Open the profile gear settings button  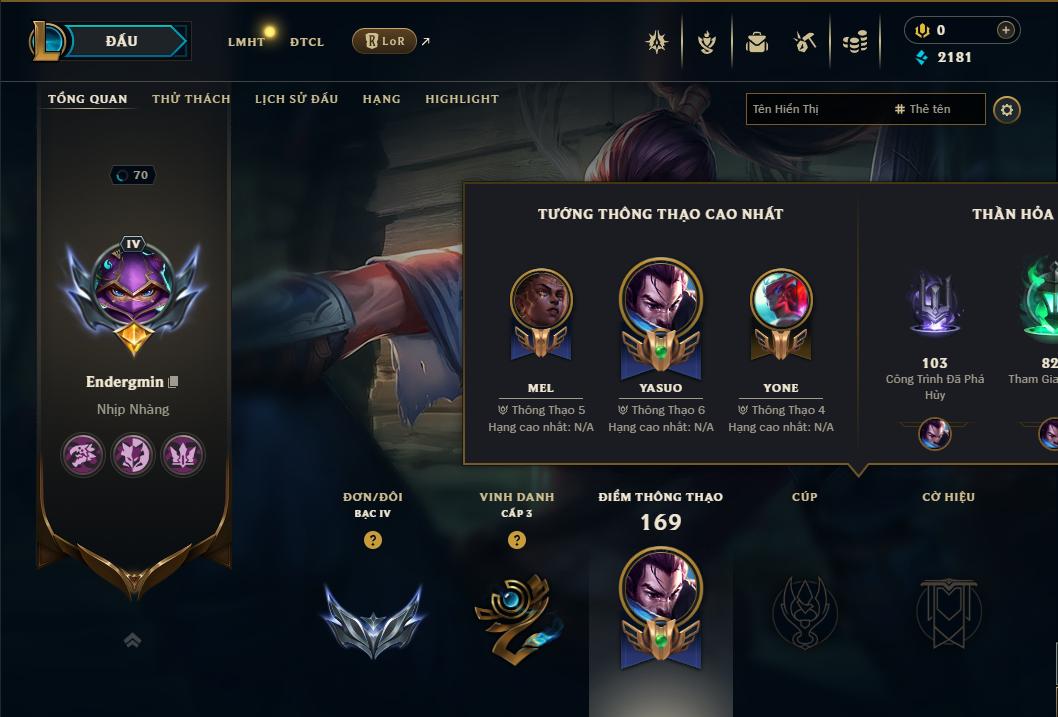pos(1007,110)
